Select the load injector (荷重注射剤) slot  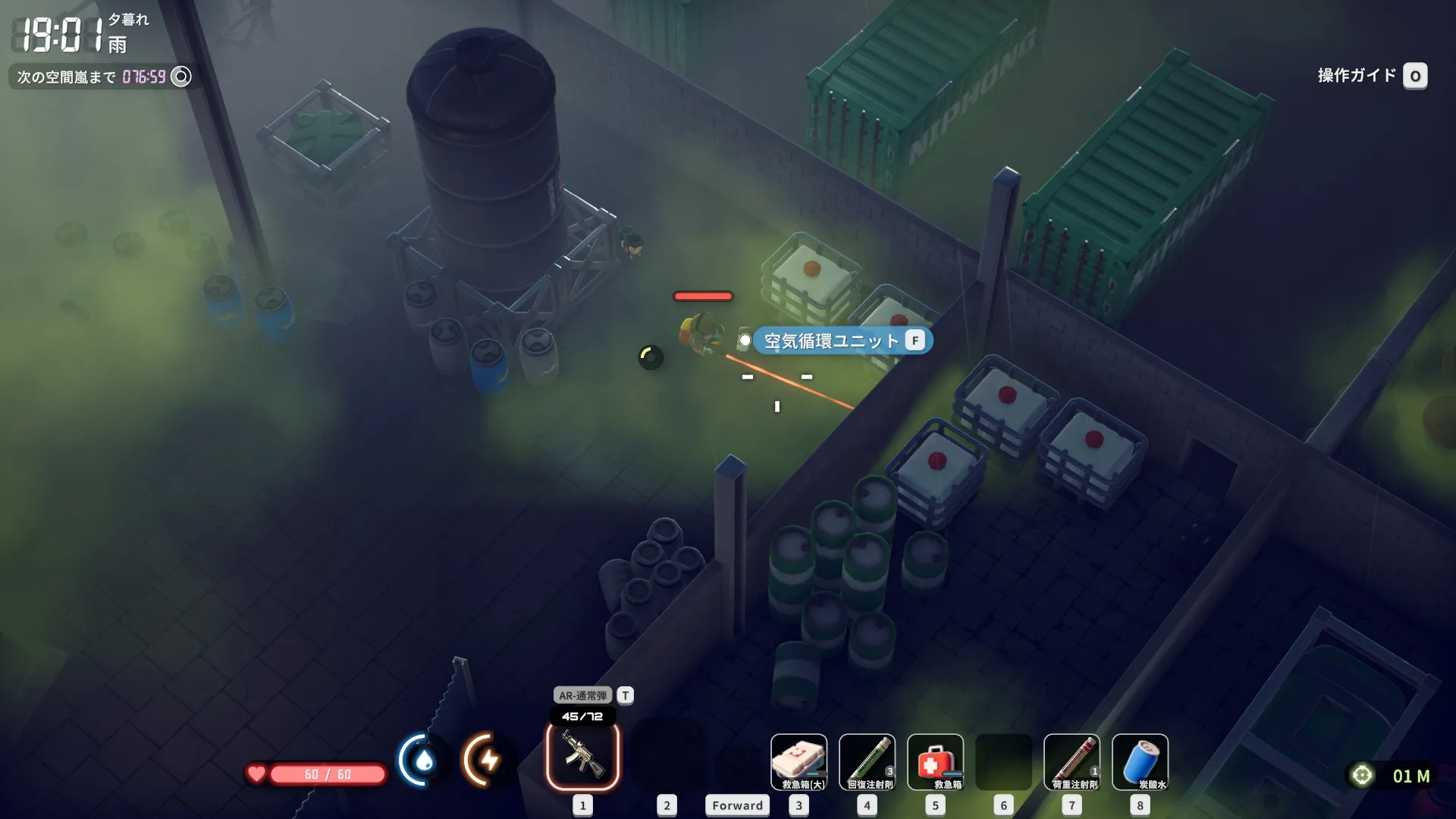[1072, 762]
